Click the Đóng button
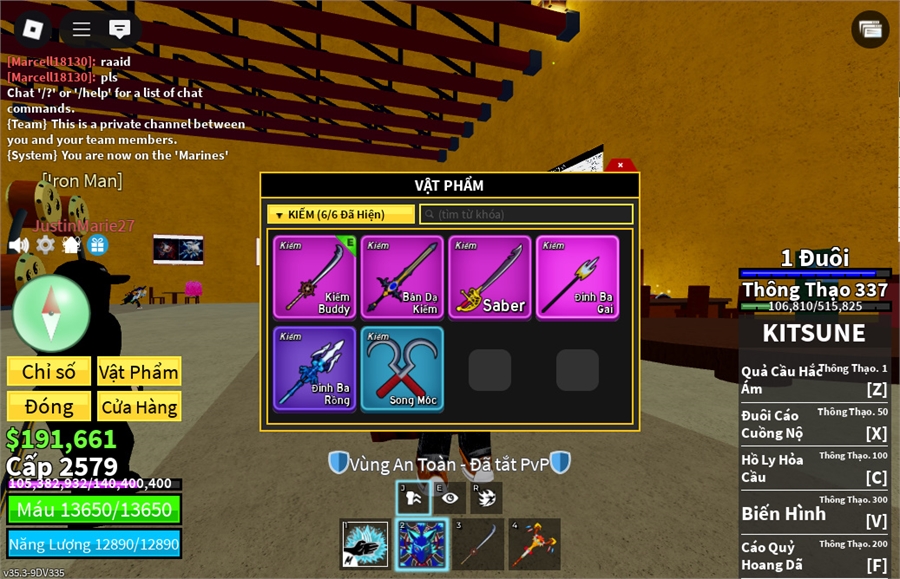 click(x=49, y=406)
